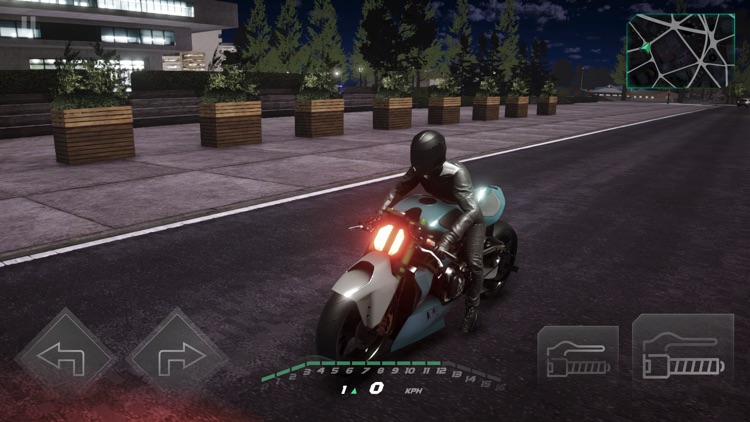750x422 pixels.
Task: Steer left with the left arrow button
Action: 65,355
